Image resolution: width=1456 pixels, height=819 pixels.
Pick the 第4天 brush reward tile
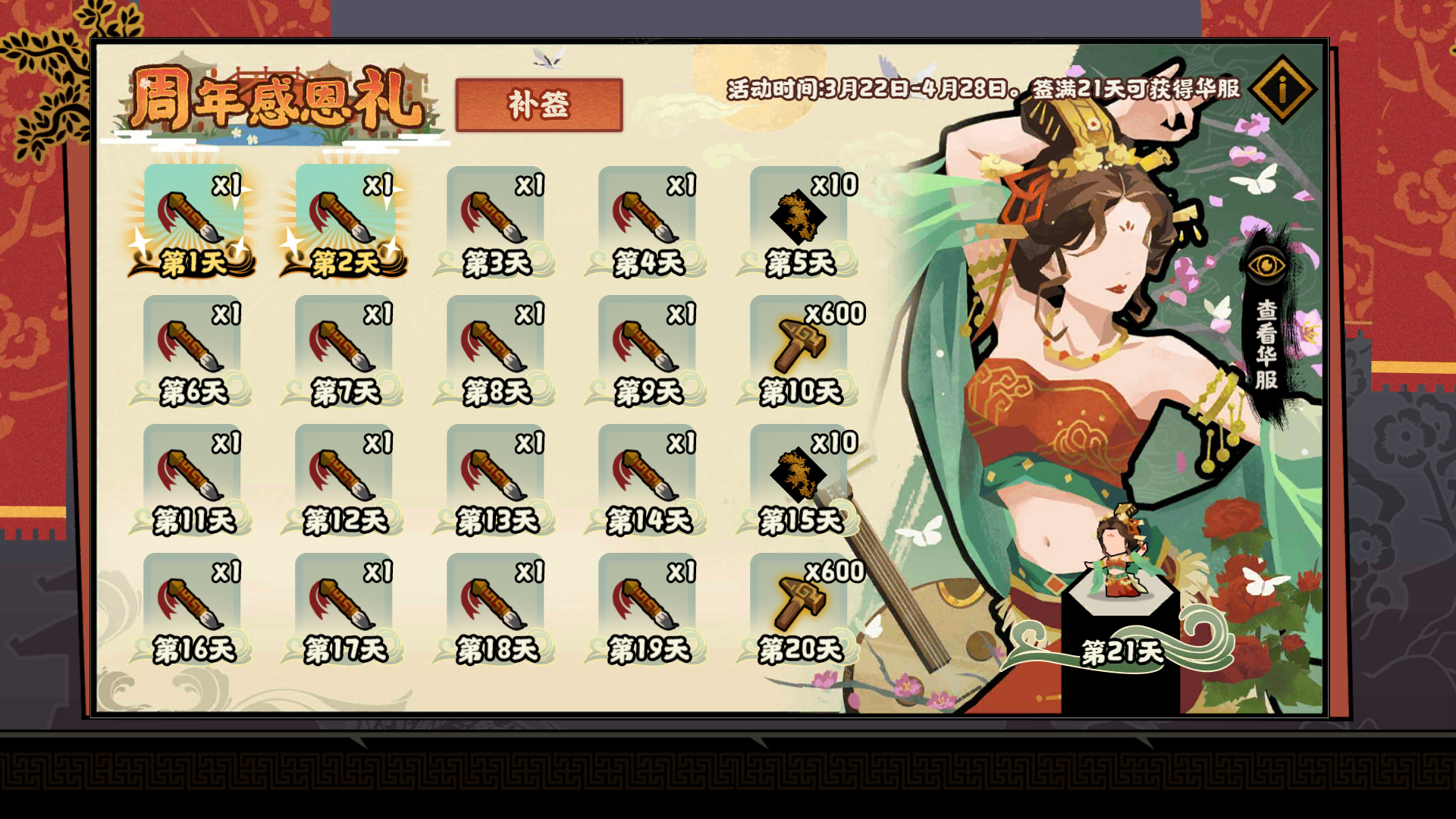(x=648, y=220)
